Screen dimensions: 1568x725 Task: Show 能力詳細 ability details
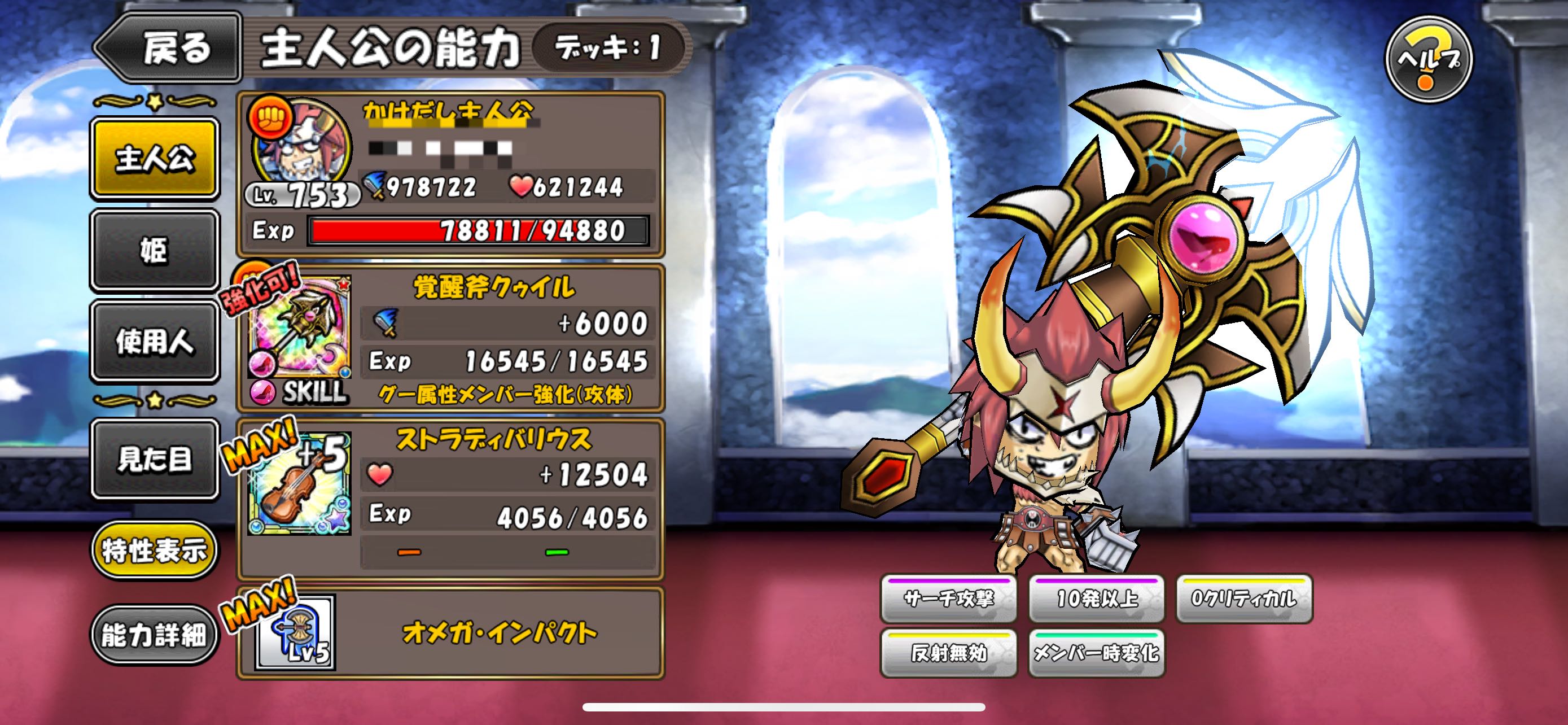click(x=155, y=636)
